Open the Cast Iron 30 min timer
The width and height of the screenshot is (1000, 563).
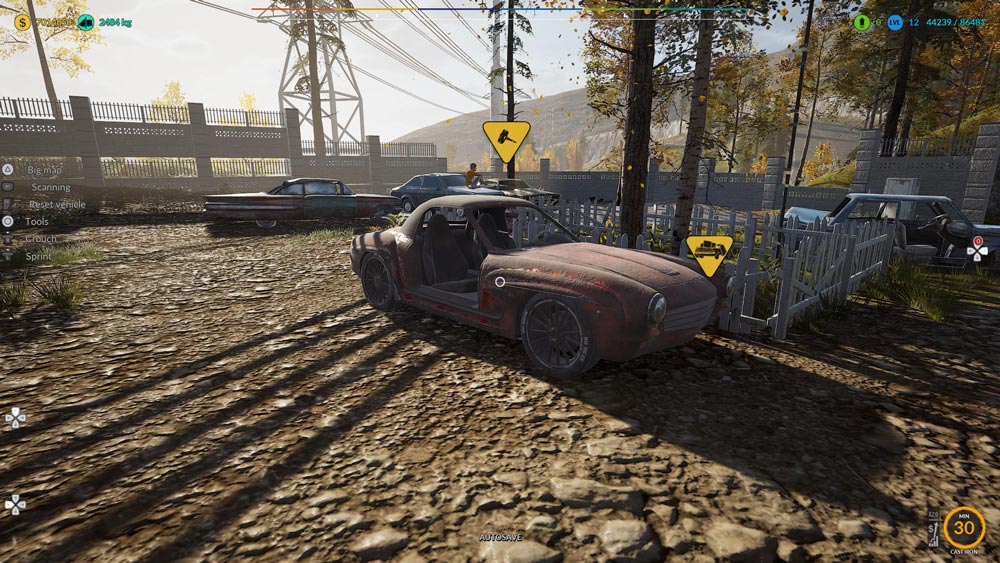pyautogui.click(x=963, y=527)
